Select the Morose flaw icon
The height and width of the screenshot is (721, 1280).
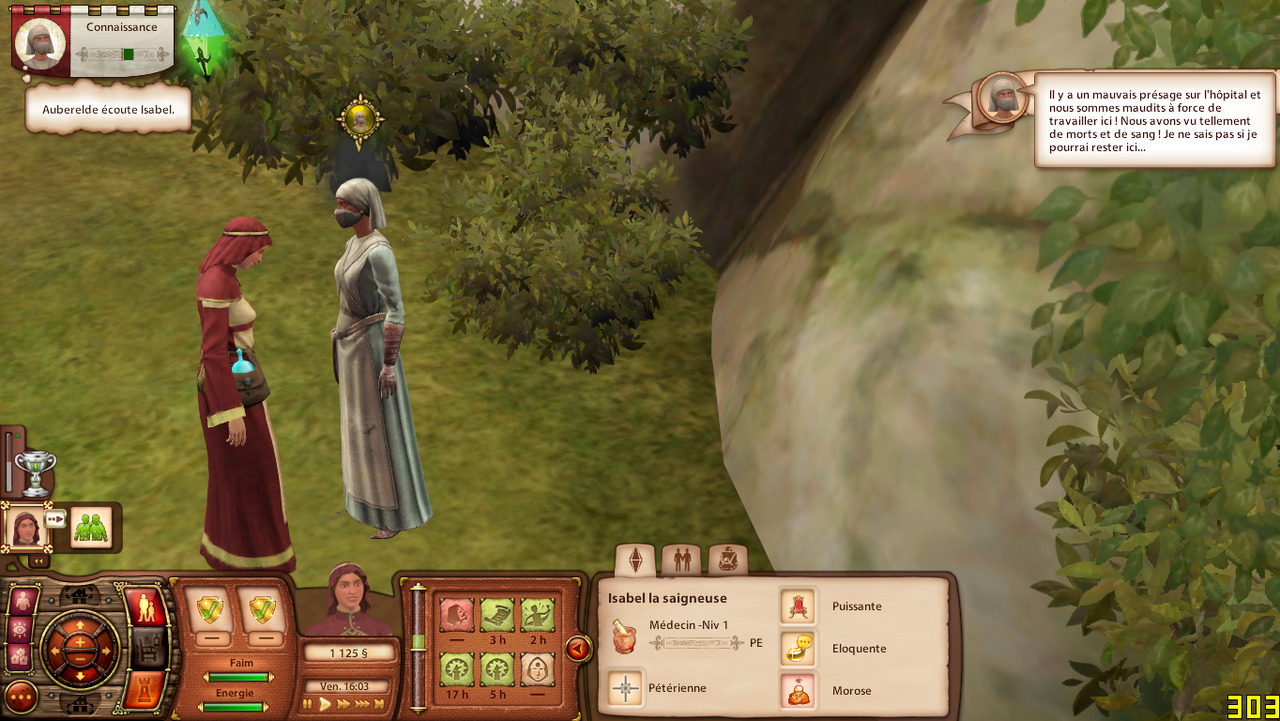798,690
